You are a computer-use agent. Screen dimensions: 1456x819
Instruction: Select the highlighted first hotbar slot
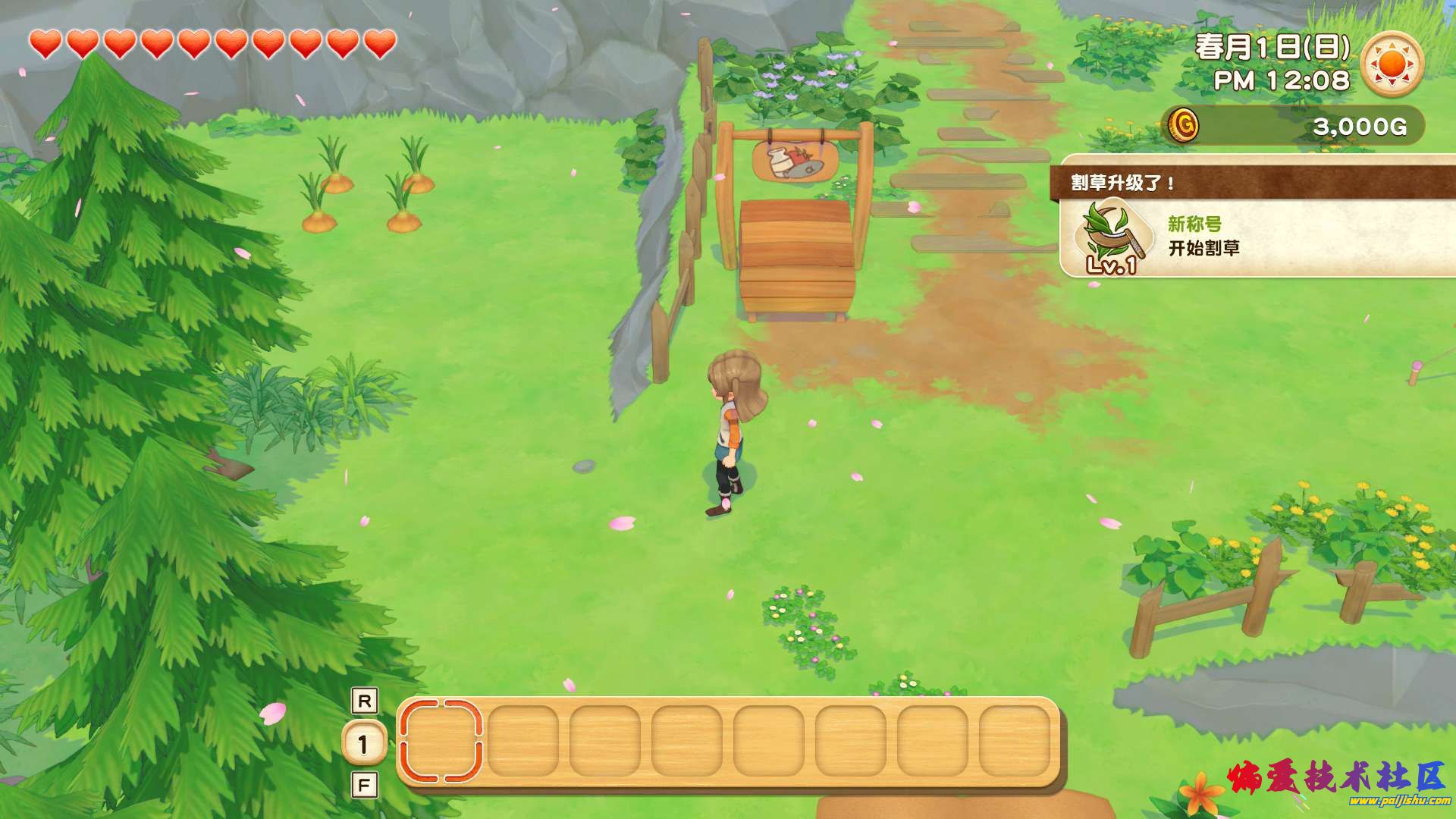coord(441,741)
